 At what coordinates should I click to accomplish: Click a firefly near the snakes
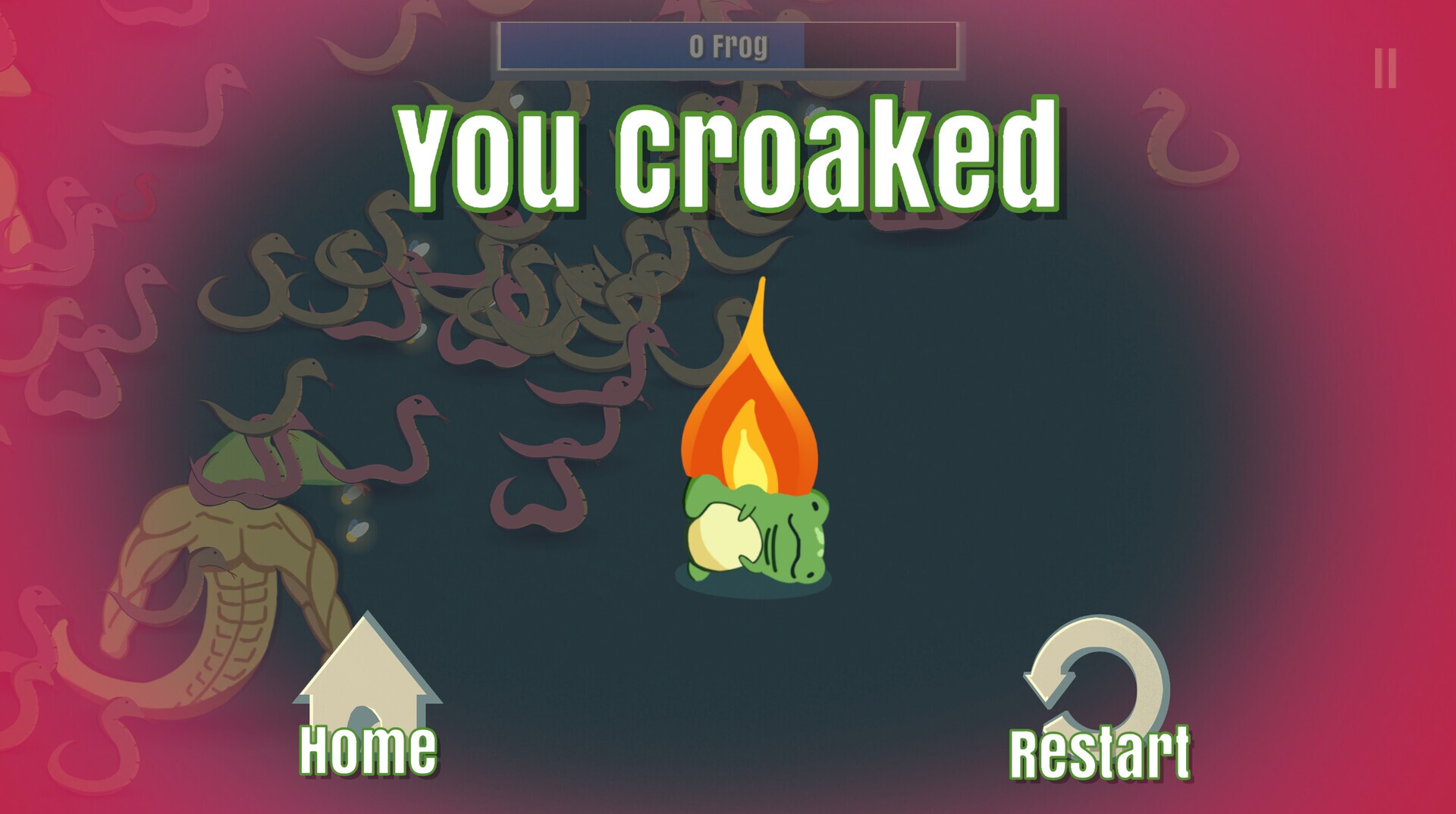[353, 515]
